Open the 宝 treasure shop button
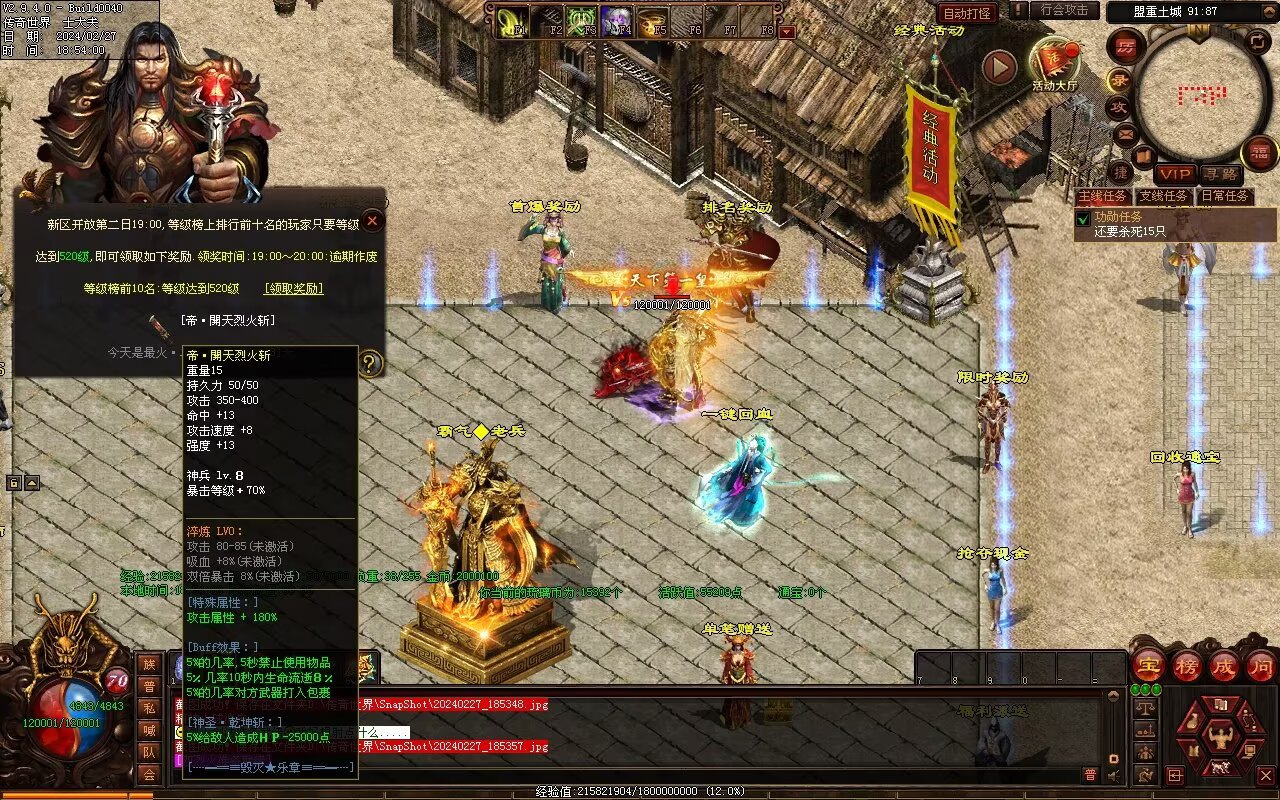The height and width of the screenshot is (800, 1280). [1148, 665]
